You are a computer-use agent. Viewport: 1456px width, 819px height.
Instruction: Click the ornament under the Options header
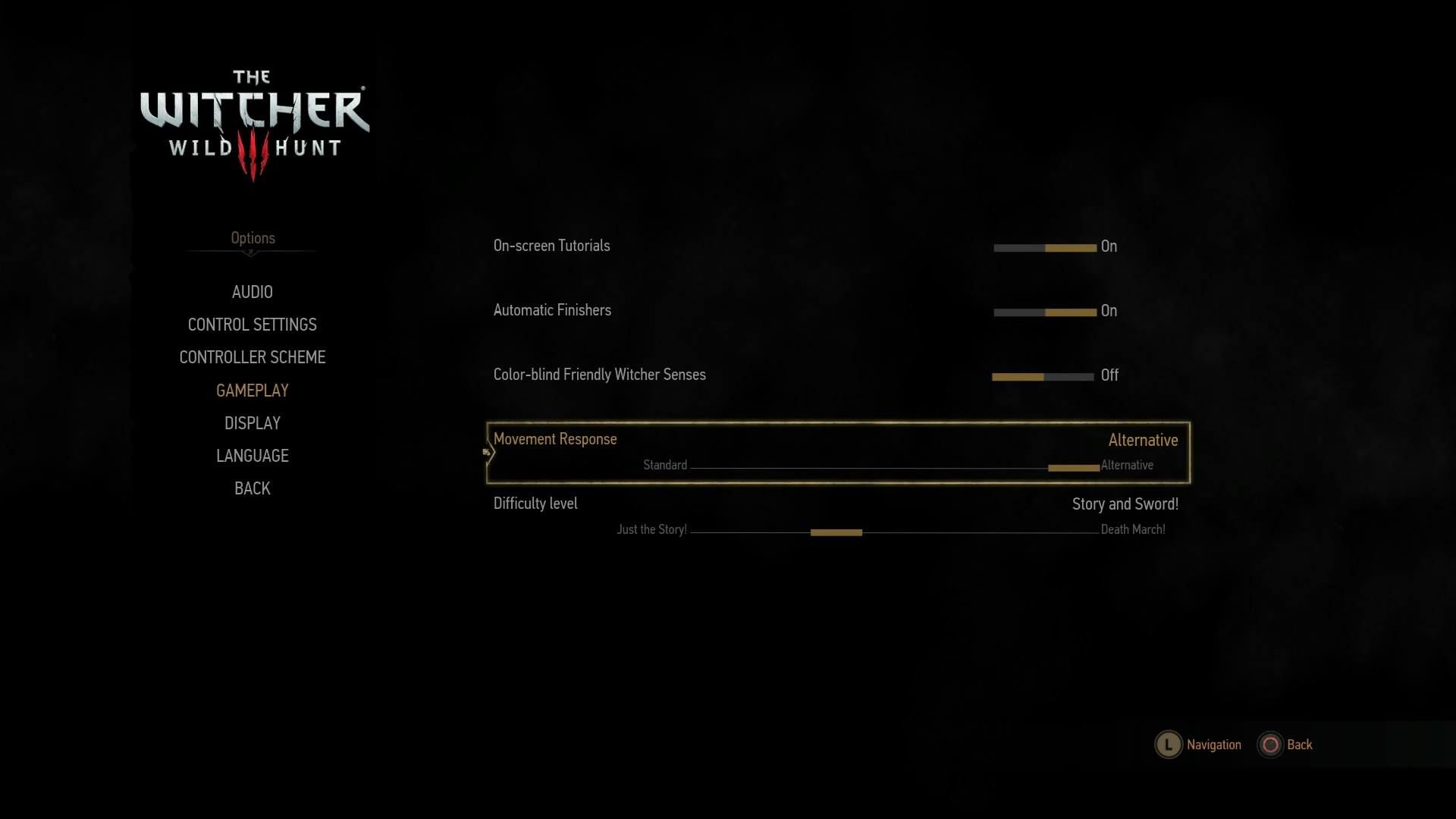252,253
